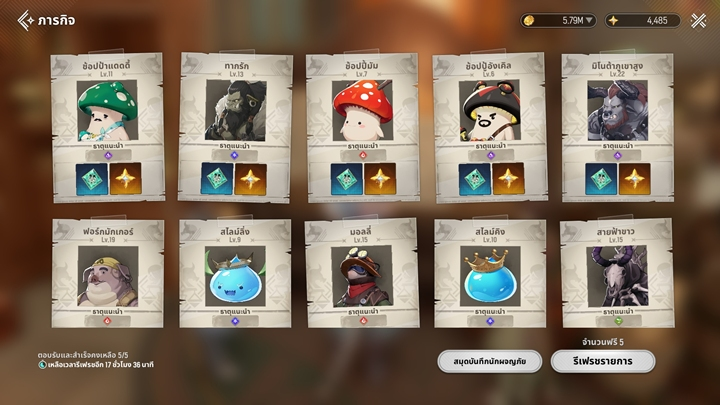Screen dimensions: 720x405
Task: Close the mission screen with the X icon
Action: [x=697, y=20]
